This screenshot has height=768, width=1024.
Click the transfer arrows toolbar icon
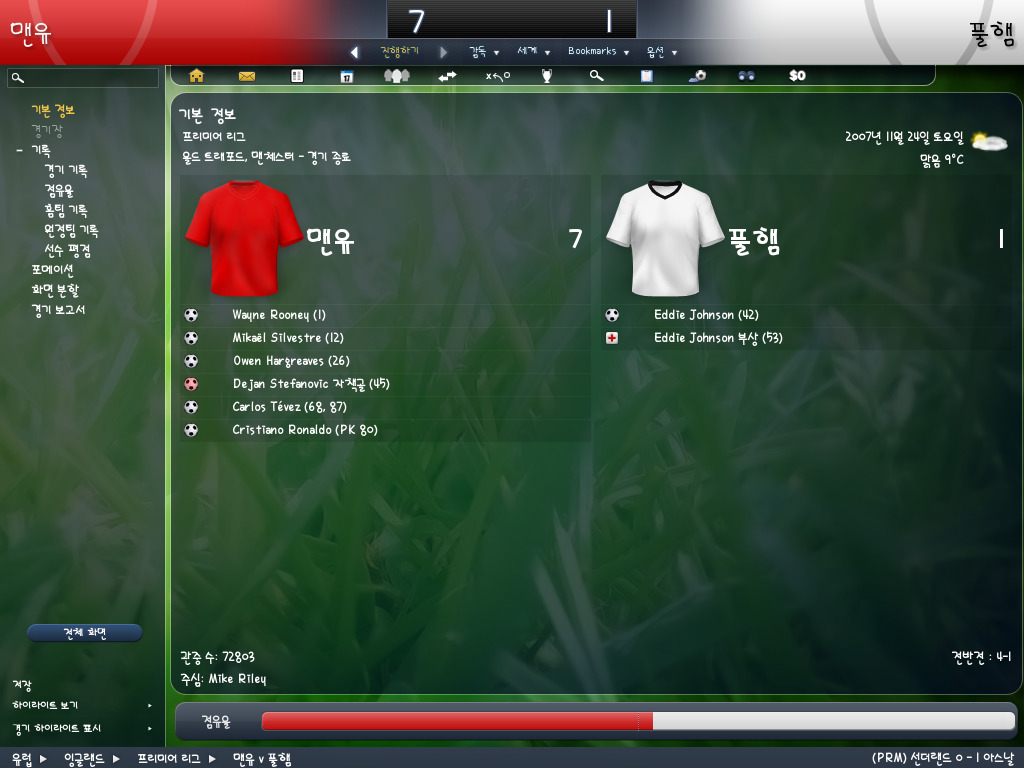pyautogui.click(x=447, y=75)
